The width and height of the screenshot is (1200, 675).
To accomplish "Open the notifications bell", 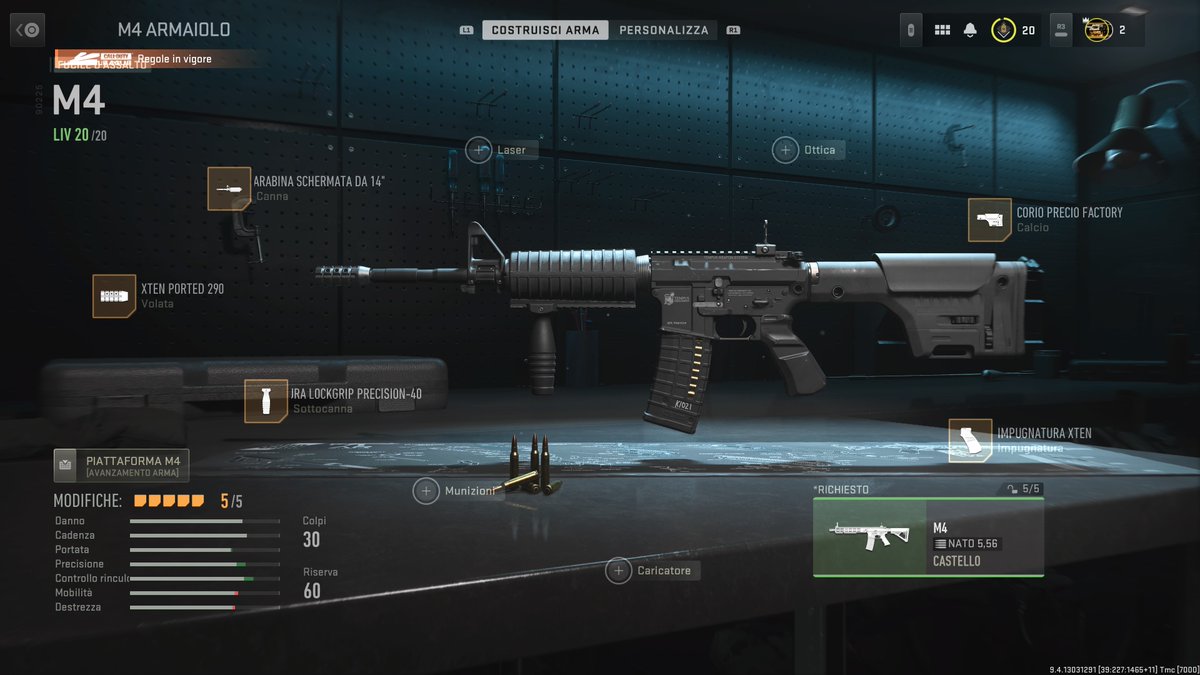I will point(969,30).
